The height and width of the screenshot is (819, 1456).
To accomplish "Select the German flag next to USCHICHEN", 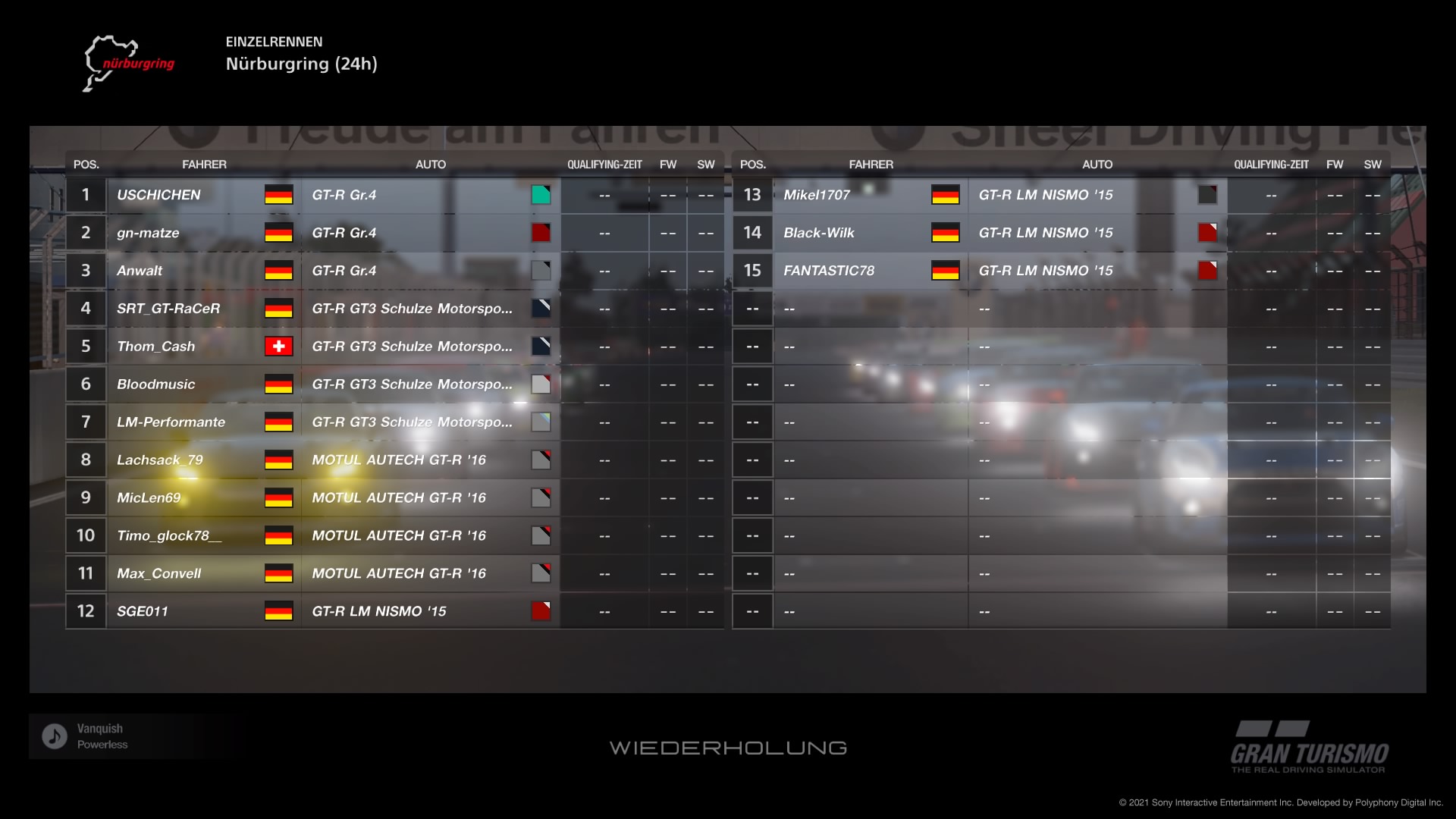I will coord(278,195).
